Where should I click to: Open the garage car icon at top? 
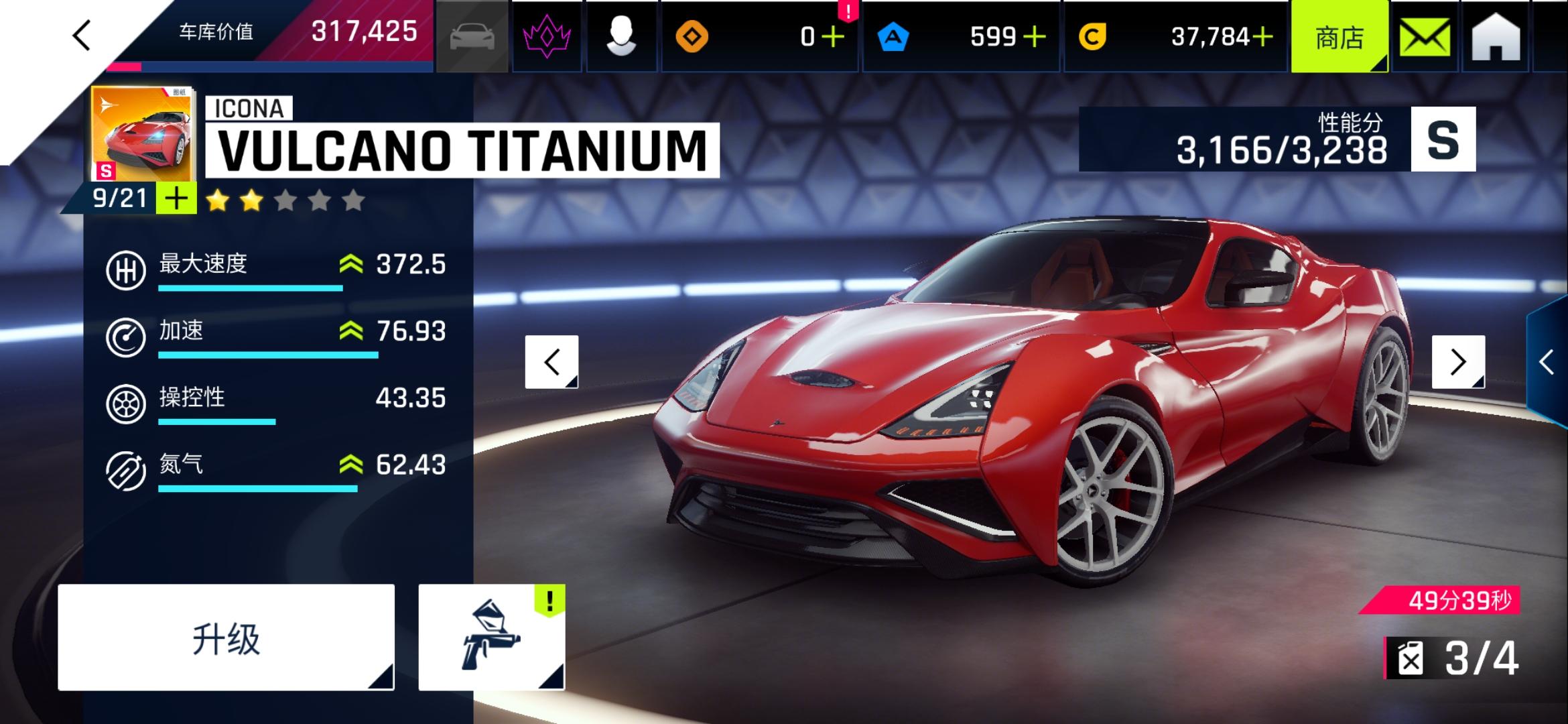473,35
